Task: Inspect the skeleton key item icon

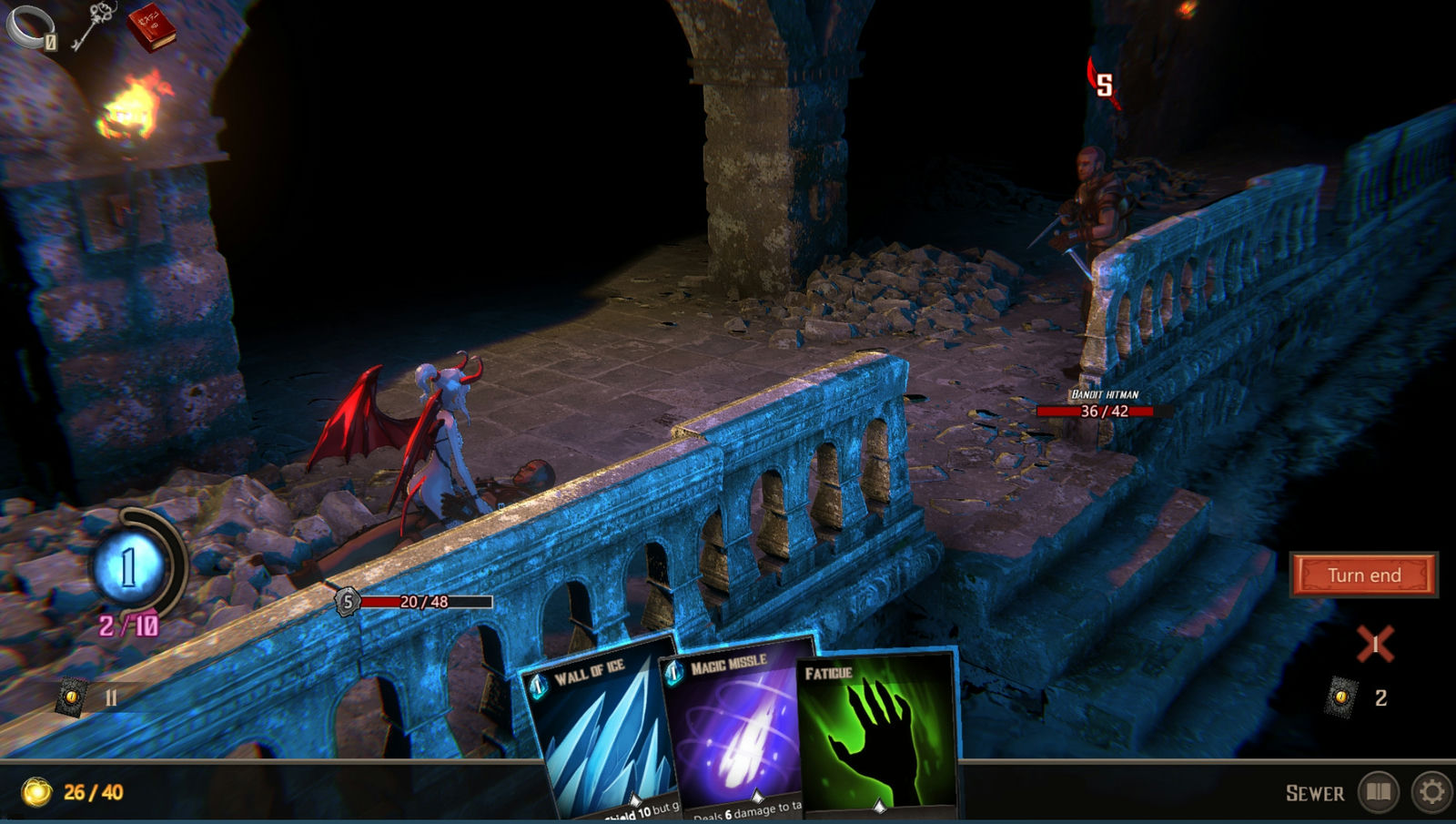Action: point(93,25)
